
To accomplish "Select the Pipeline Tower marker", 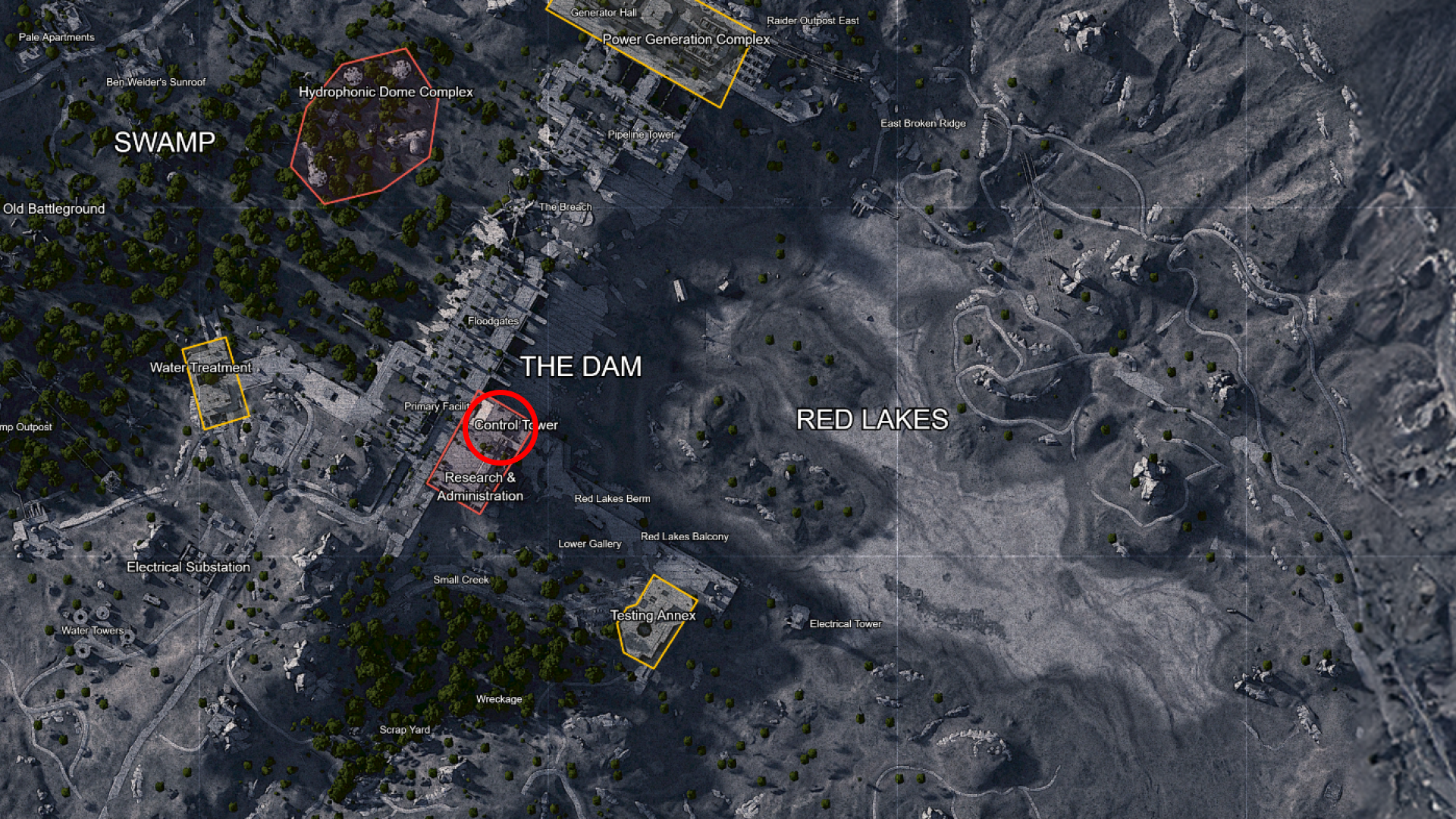I will (641, 133).
